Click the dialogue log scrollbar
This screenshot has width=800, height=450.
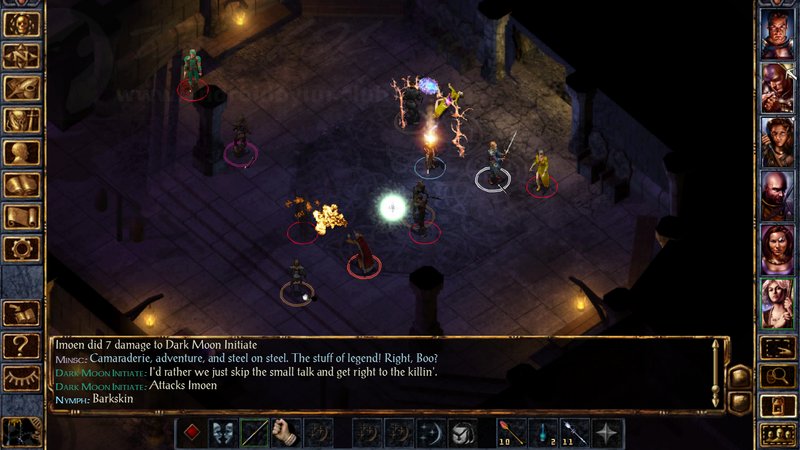(716, 372)
